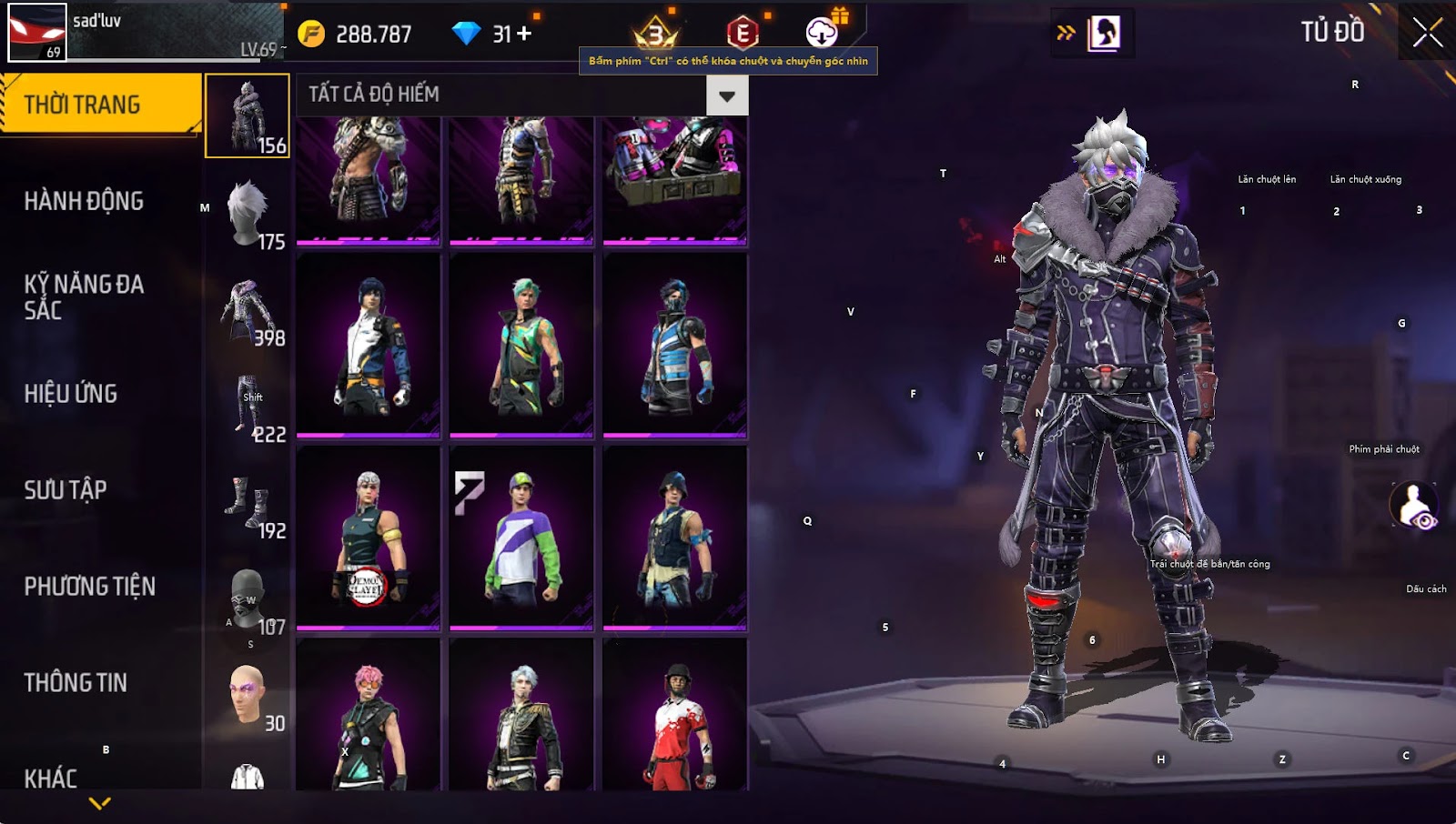The image size is (1456, 824).
Task: Choose the head/hair subcategory showing 175
Action: (248, 213)
